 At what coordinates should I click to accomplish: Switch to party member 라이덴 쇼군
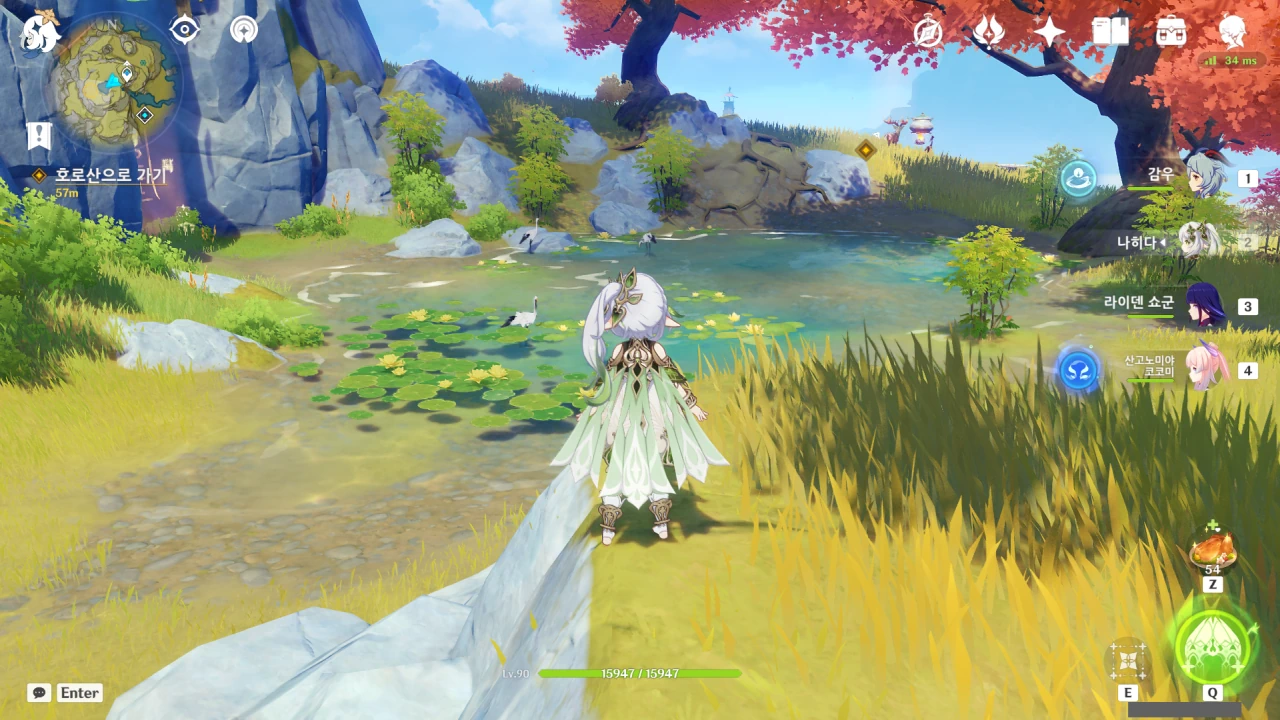point(1201,305)
